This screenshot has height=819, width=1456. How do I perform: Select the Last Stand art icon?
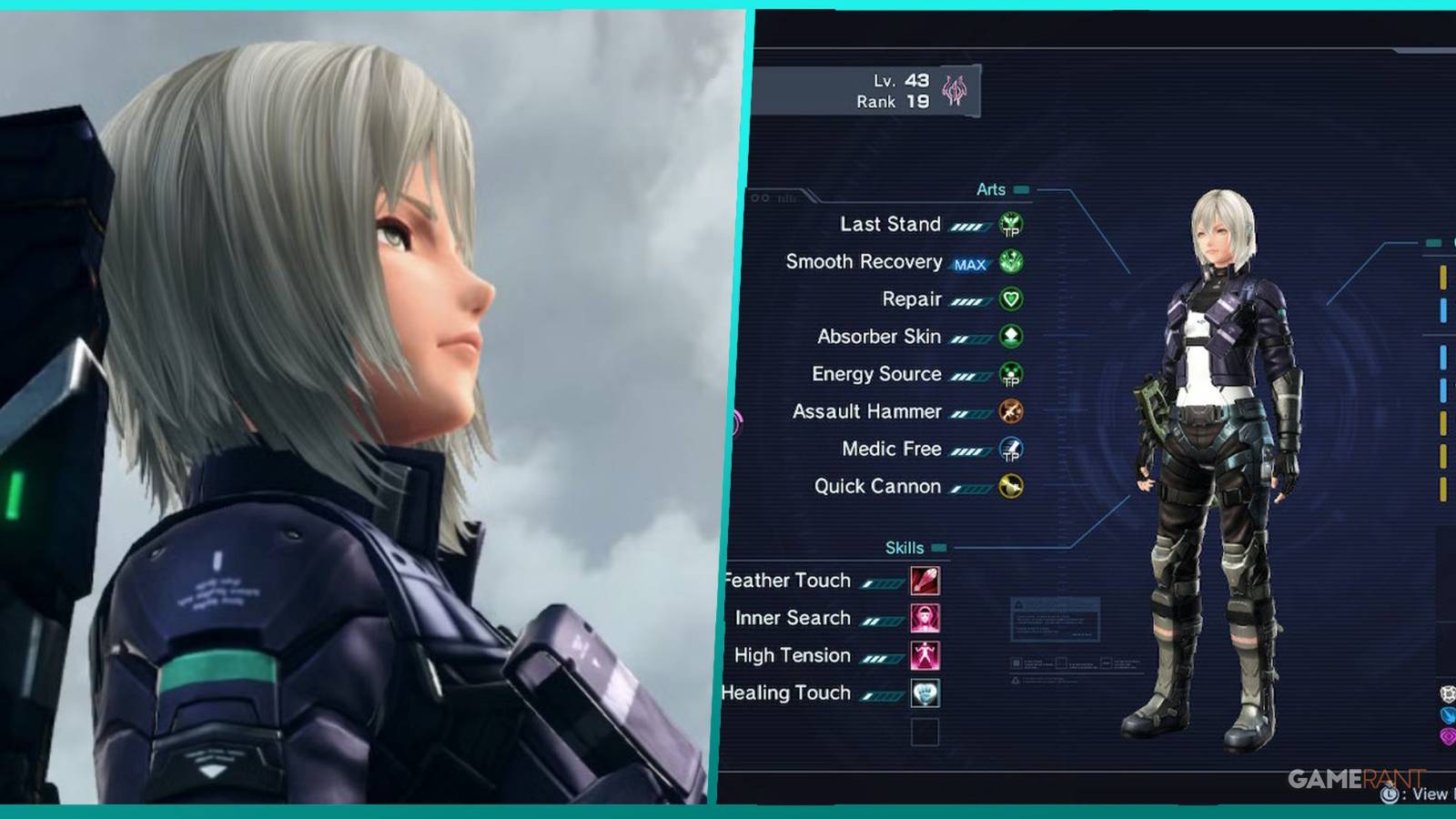pos(1010,224)
